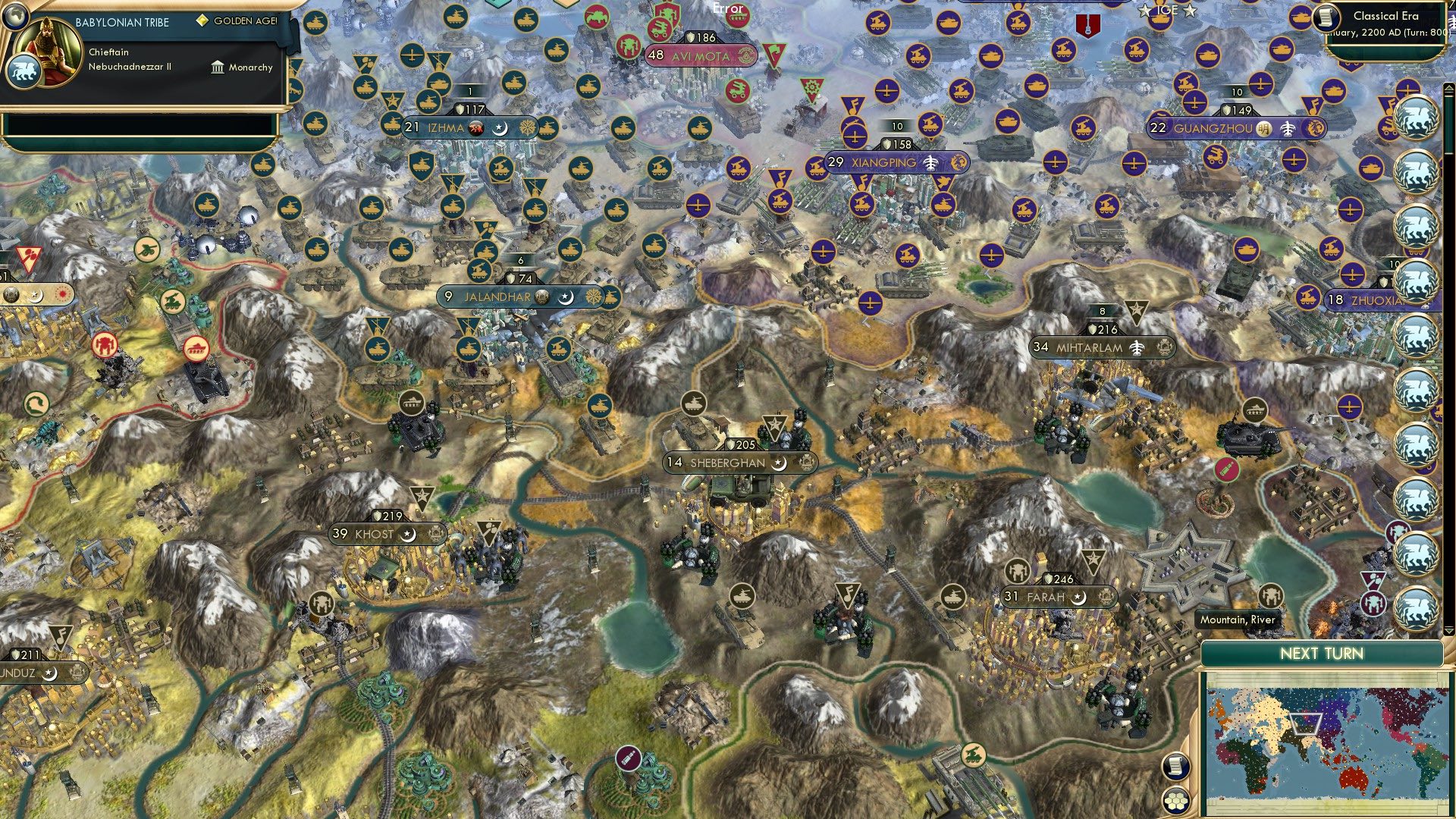Toggle the globe overlay icon in top-left corner
Image resolution: width=1456 pixels, height=819 pixels.
coord(15,17)
